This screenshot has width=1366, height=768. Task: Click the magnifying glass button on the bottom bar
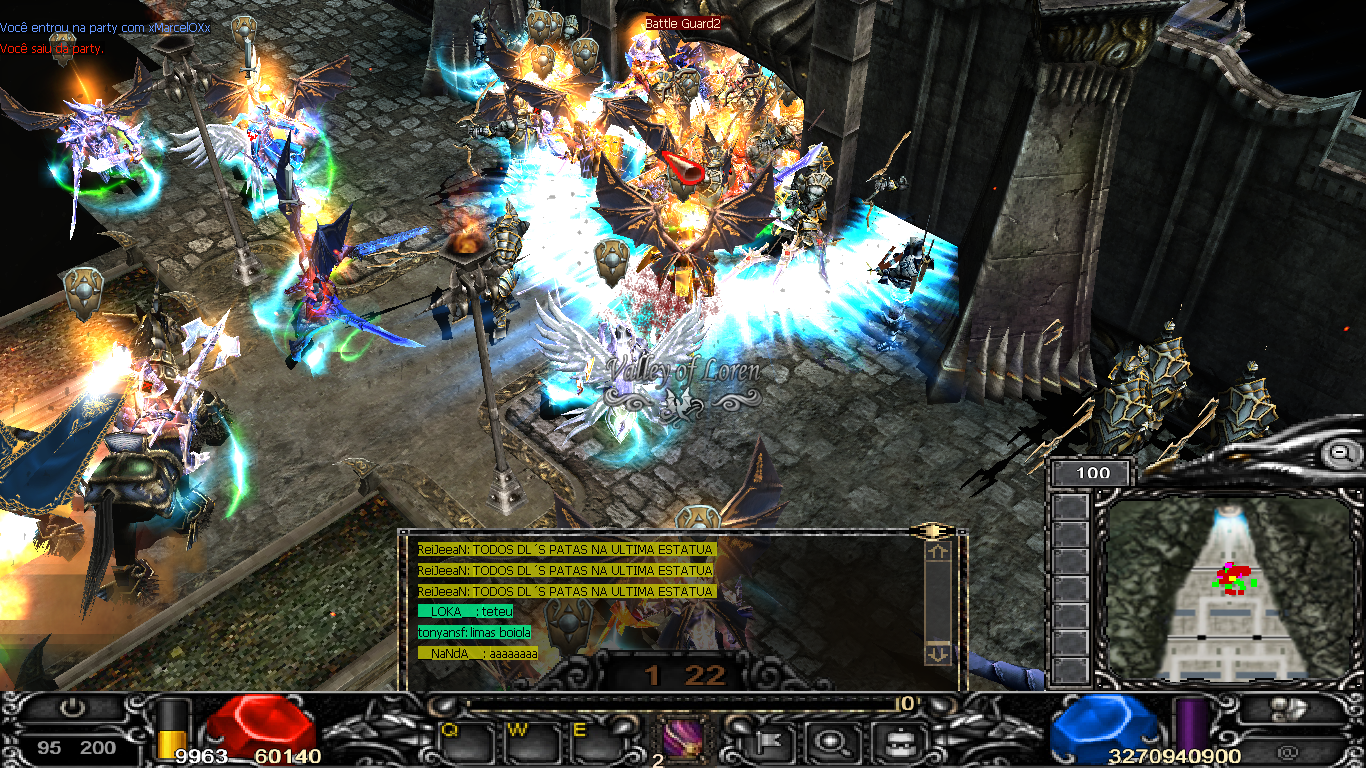pos(829,742)
